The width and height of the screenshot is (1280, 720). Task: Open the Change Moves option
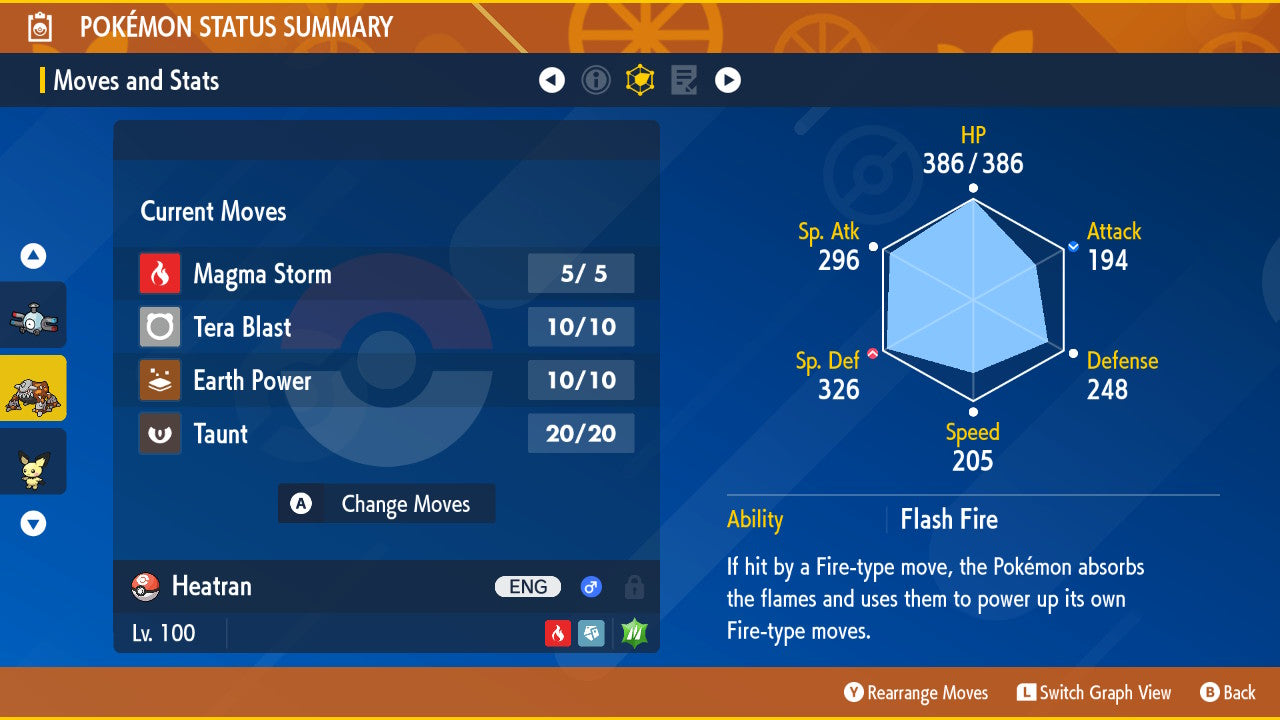tap(386, 504)
